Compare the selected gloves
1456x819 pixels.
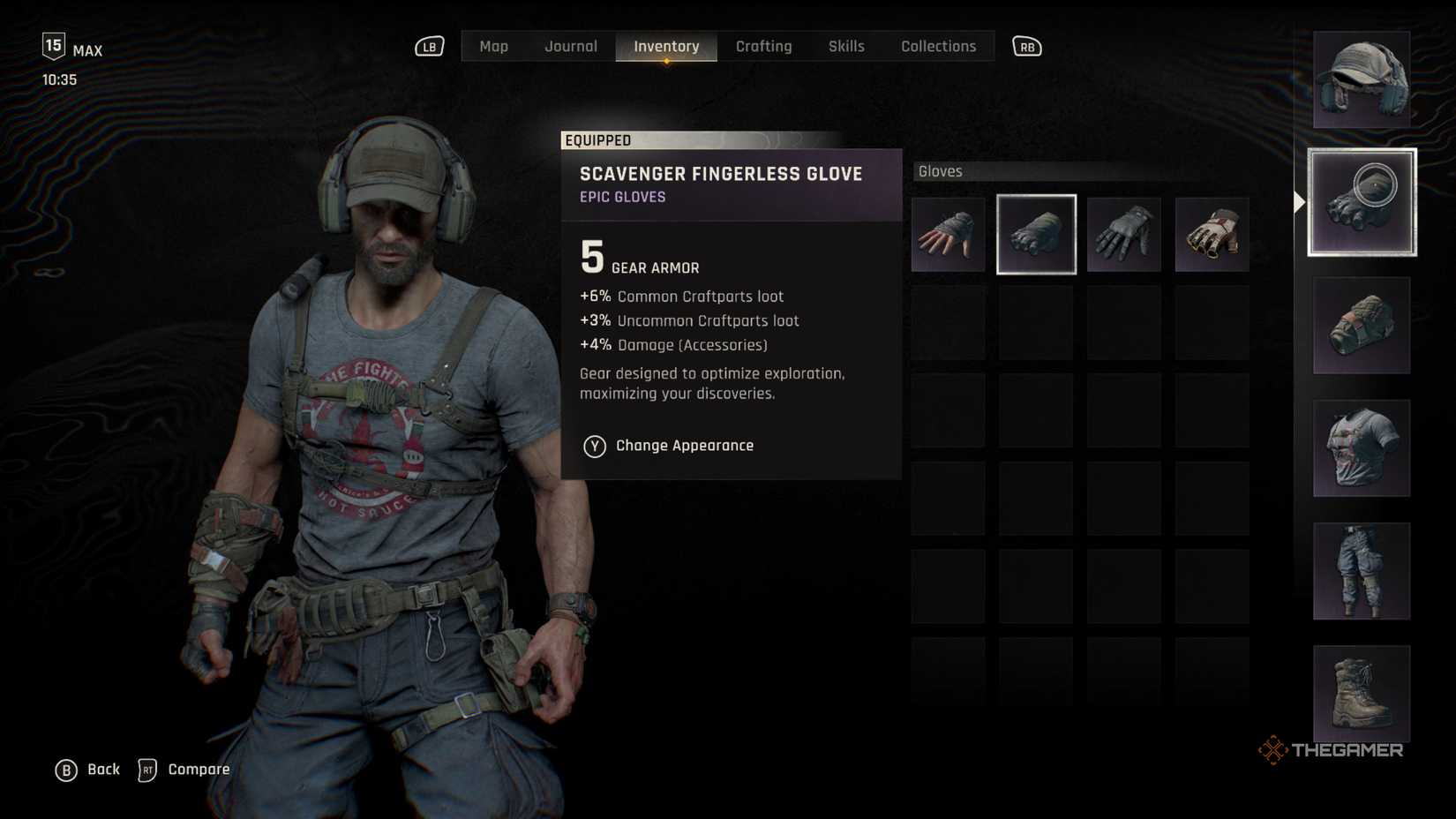pos(184,770)
